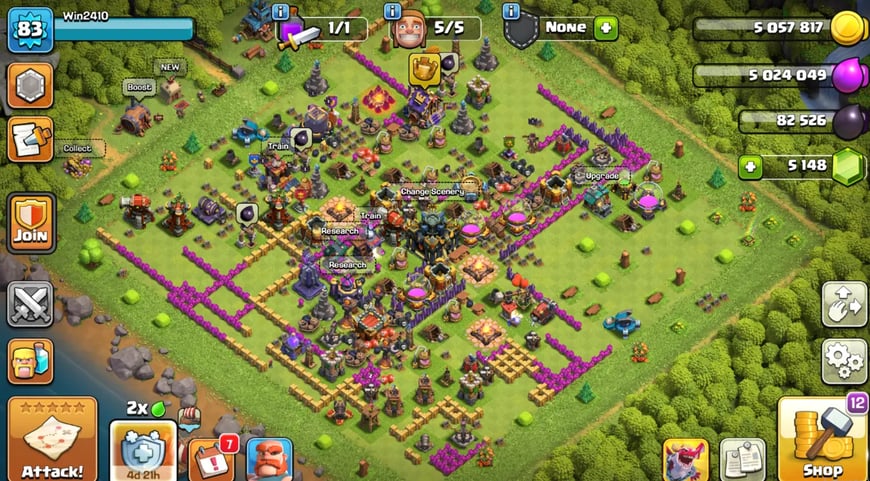Open the barbarian and potion button

pos(30,361)
